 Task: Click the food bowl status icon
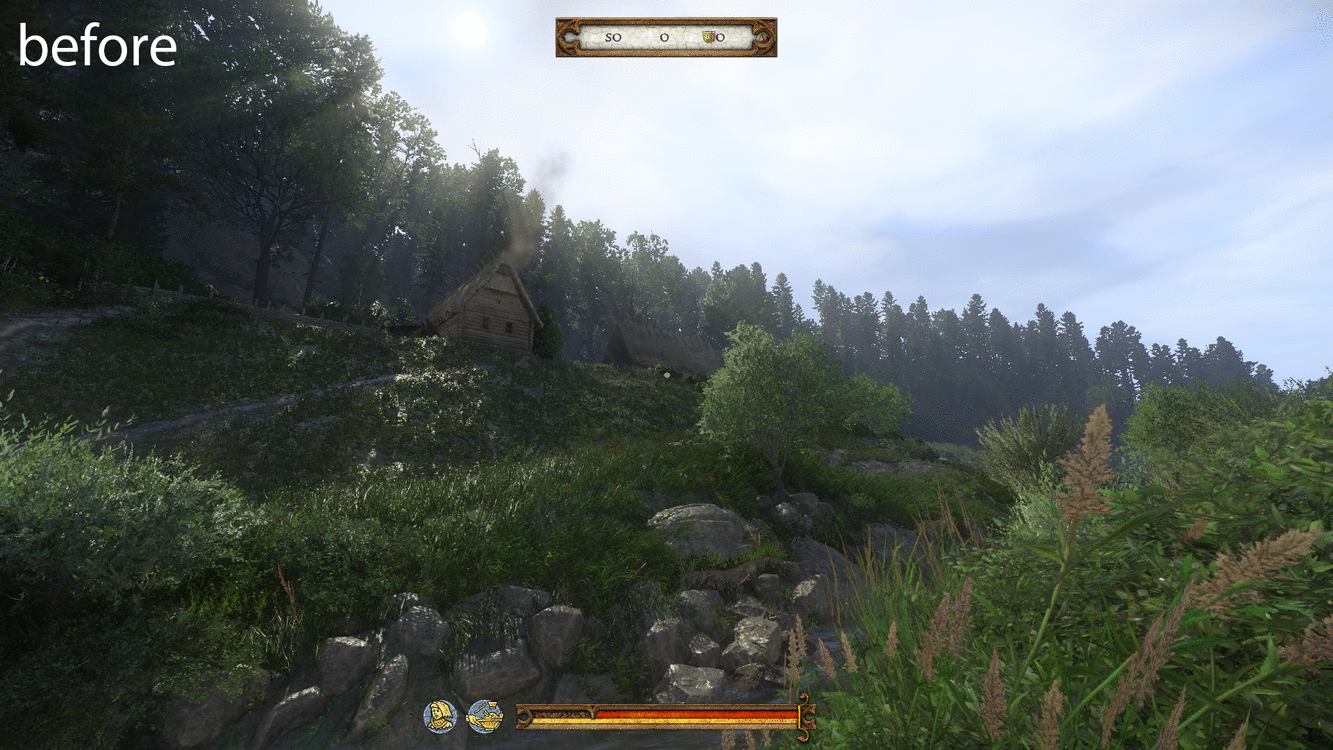coord(484,716)
